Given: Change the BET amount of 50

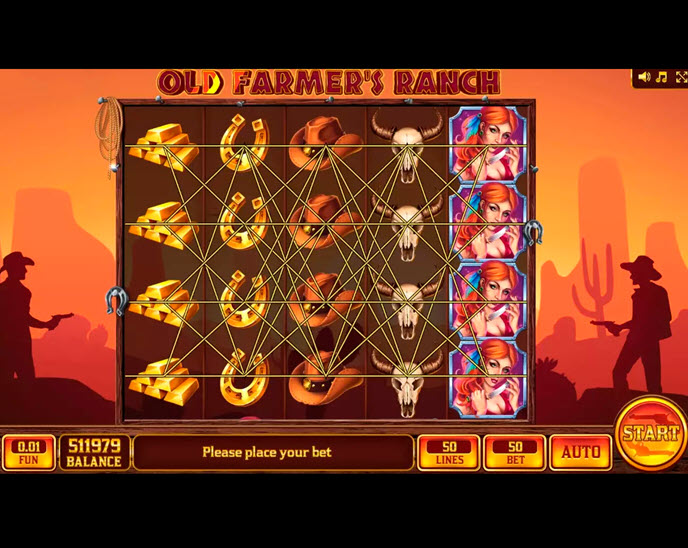Looking at the screenshot, I should (x=514, y=452).
